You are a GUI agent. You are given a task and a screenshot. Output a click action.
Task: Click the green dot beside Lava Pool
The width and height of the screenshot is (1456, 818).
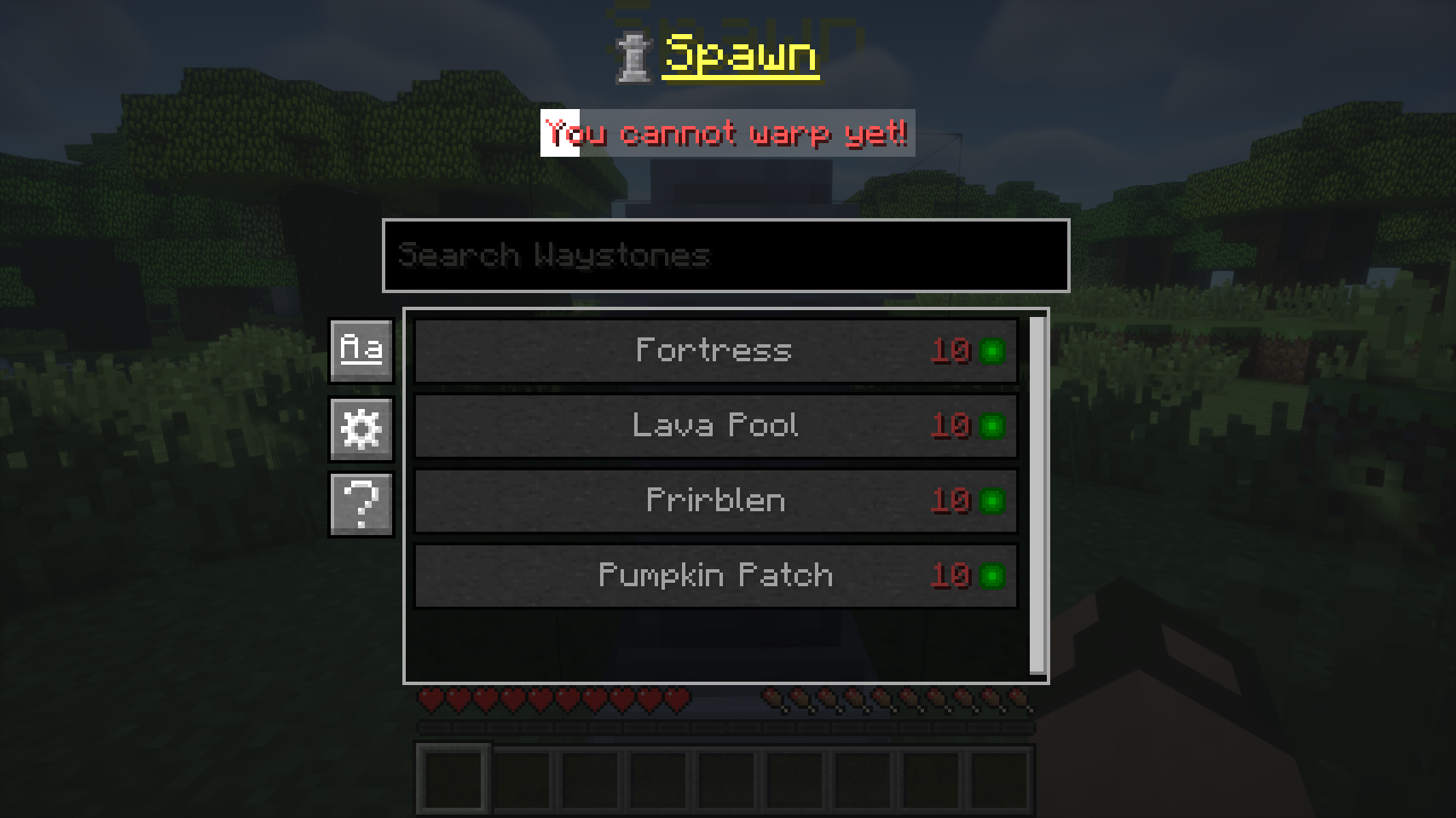coord(994,426)
